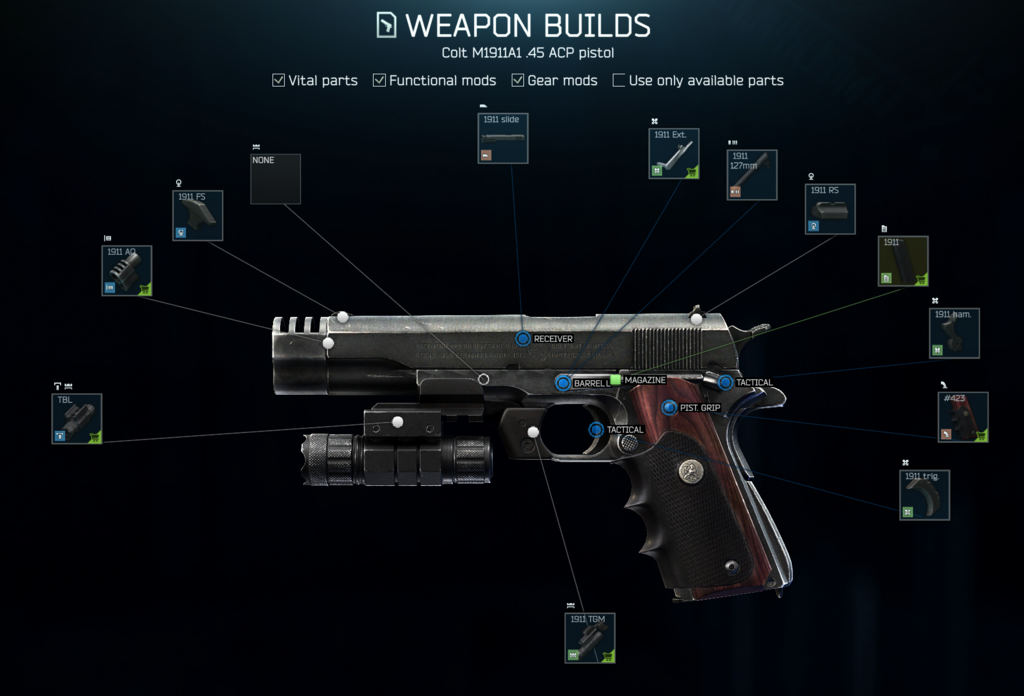This screenshot has height=696, width=1024.
Task: Select the 1911 ham. hammer slot
Action: [x=954, y=333]
